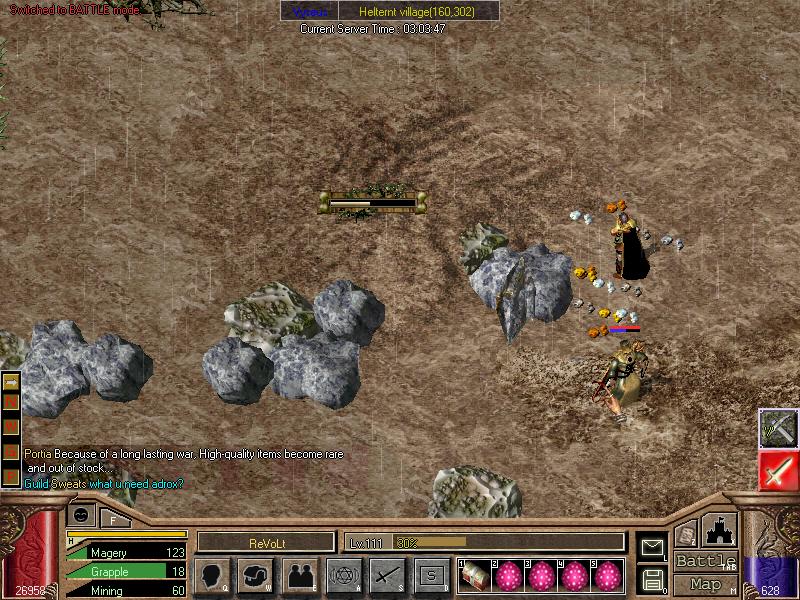
Task: Select the treasure chest in quick slot 1
Action: pyautogui.click(x=474, y=575)
